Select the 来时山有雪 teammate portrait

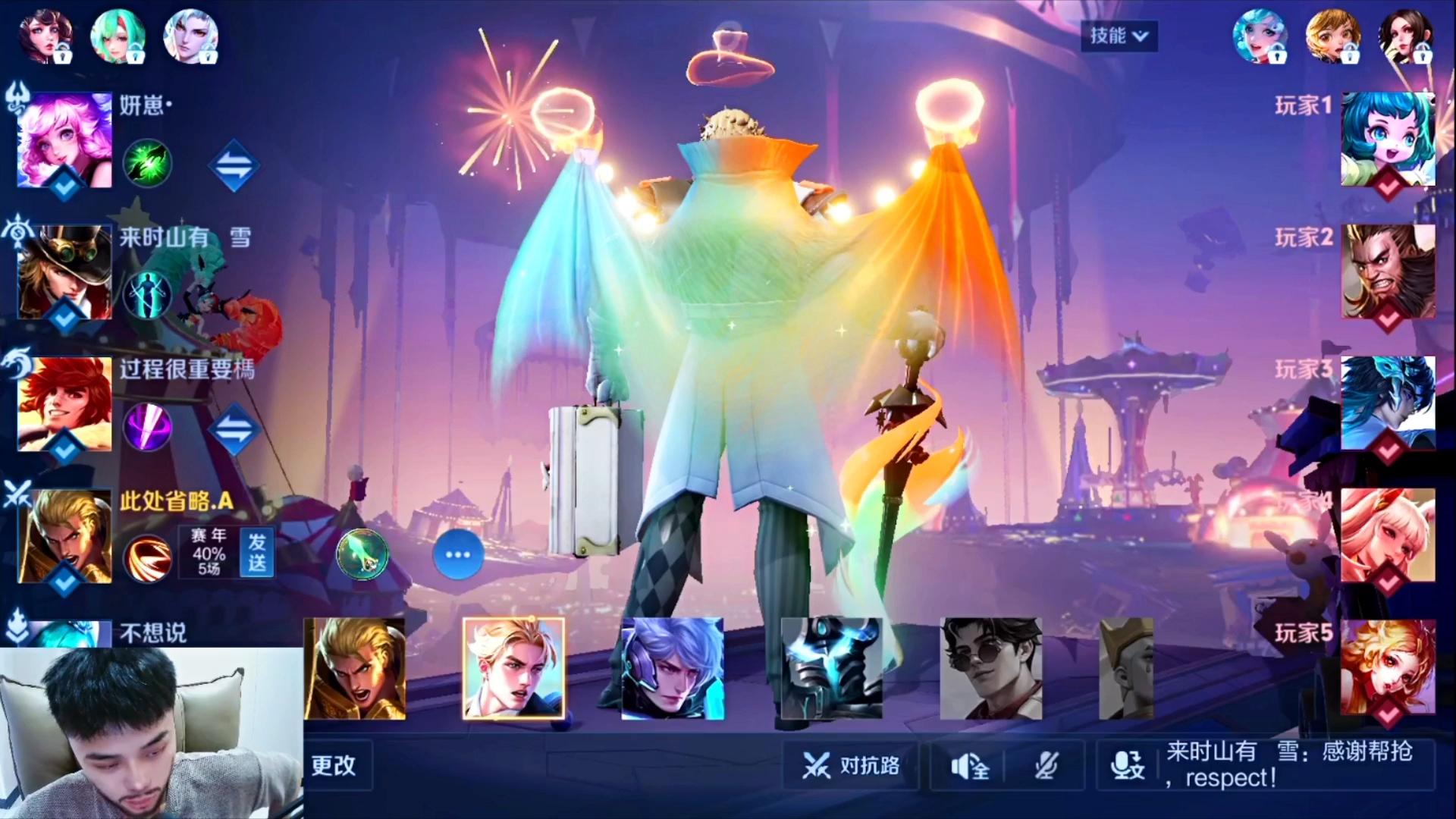(65, 272)
